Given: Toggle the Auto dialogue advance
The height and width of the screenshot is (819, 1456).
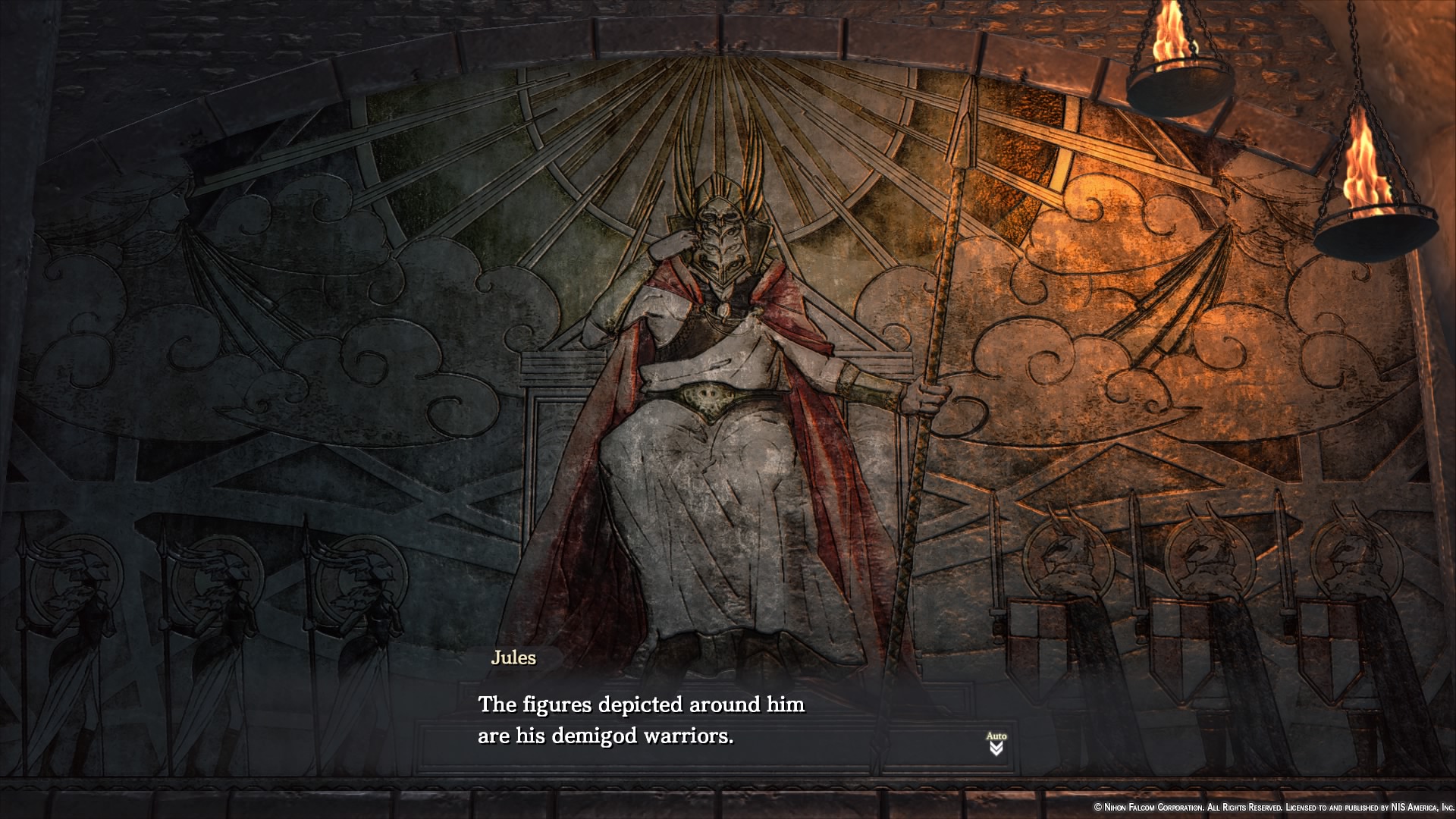Looking at the screenshot, I should 996,743.
